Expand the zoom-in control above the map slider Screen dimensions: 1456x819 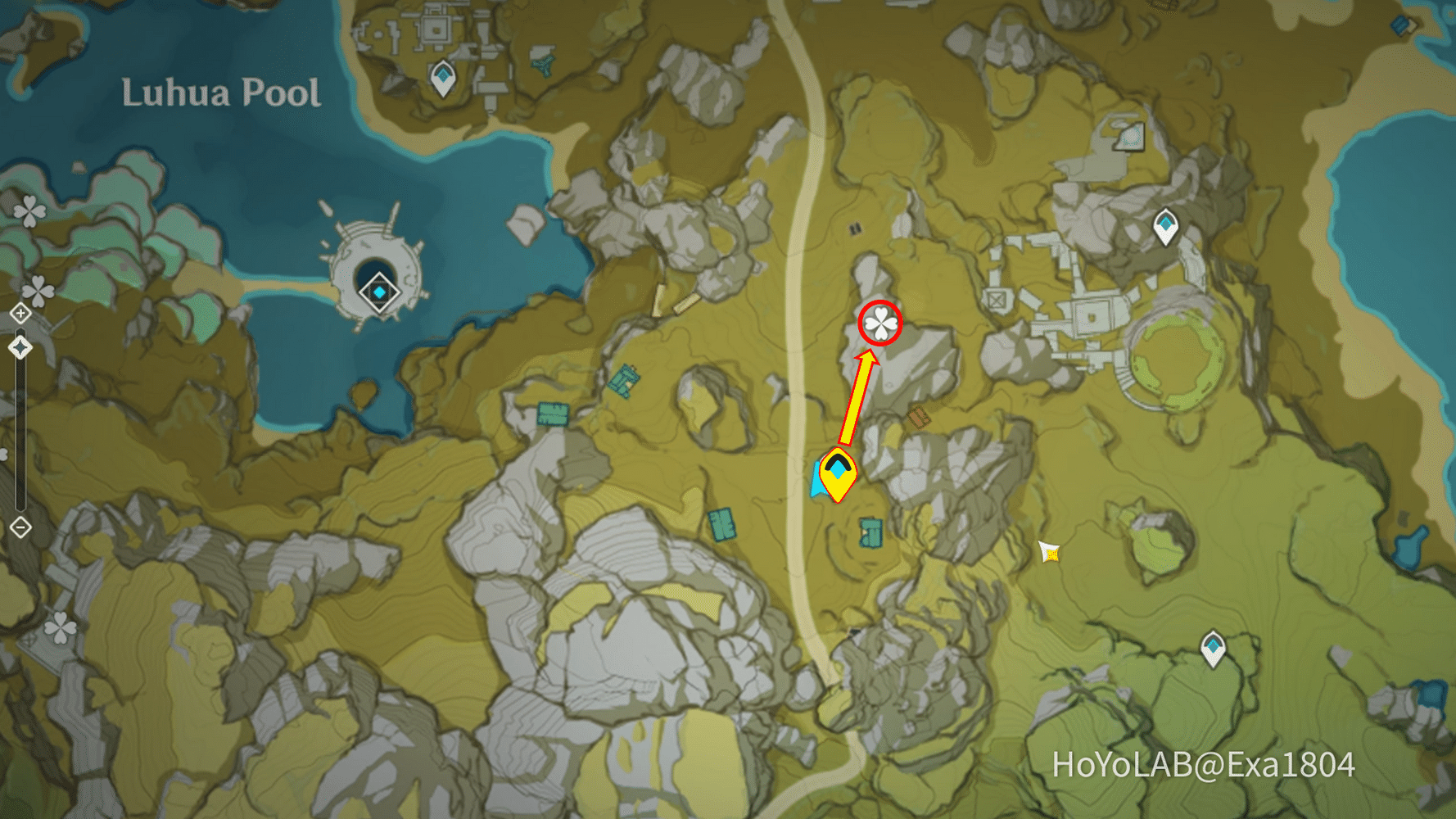point(19,313)
